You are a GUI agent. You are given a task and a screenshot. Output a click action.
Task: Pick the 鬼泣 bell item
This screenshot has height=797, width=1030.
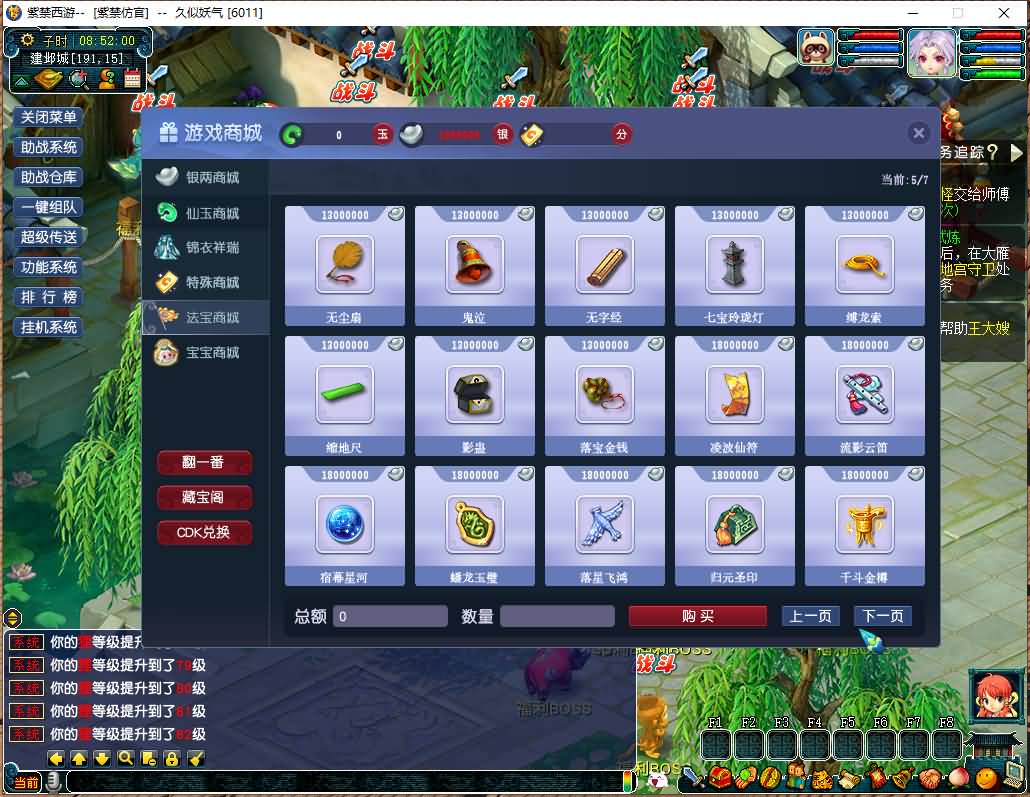point(475,265)
